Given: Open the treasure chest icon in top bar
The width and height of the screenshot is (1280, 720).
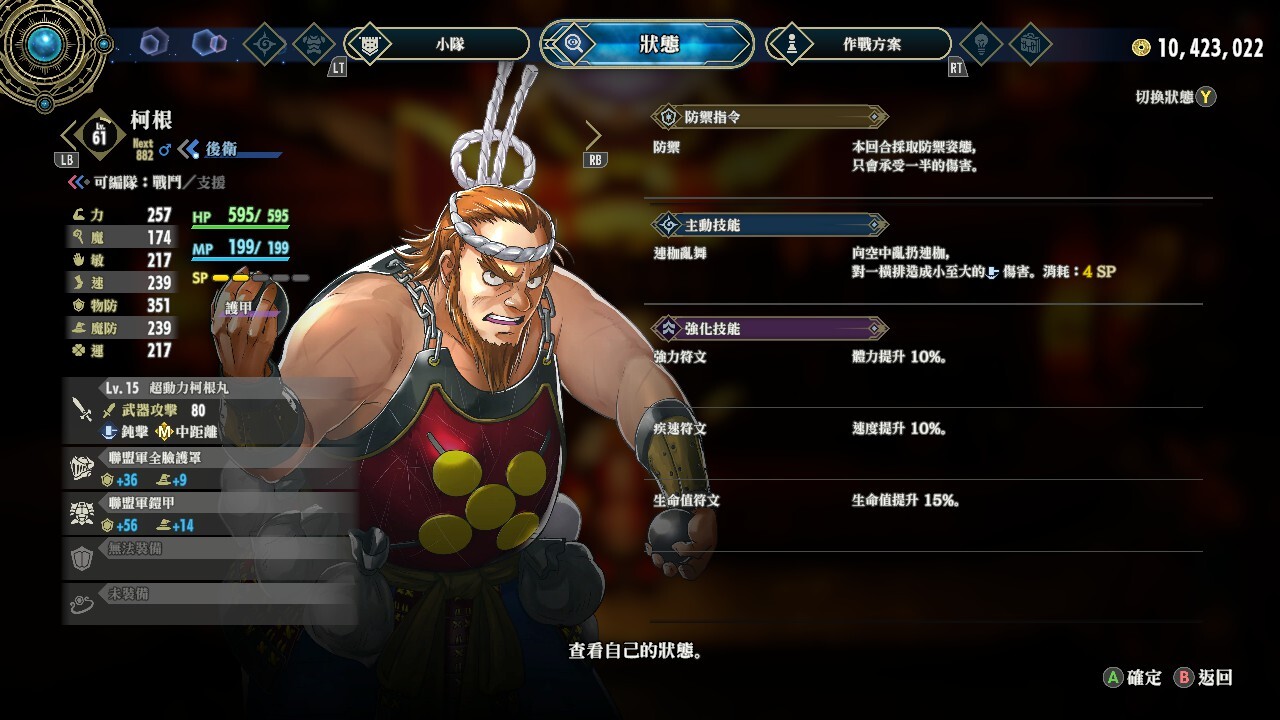Looking at the screenshot, I should [1029, 44].
